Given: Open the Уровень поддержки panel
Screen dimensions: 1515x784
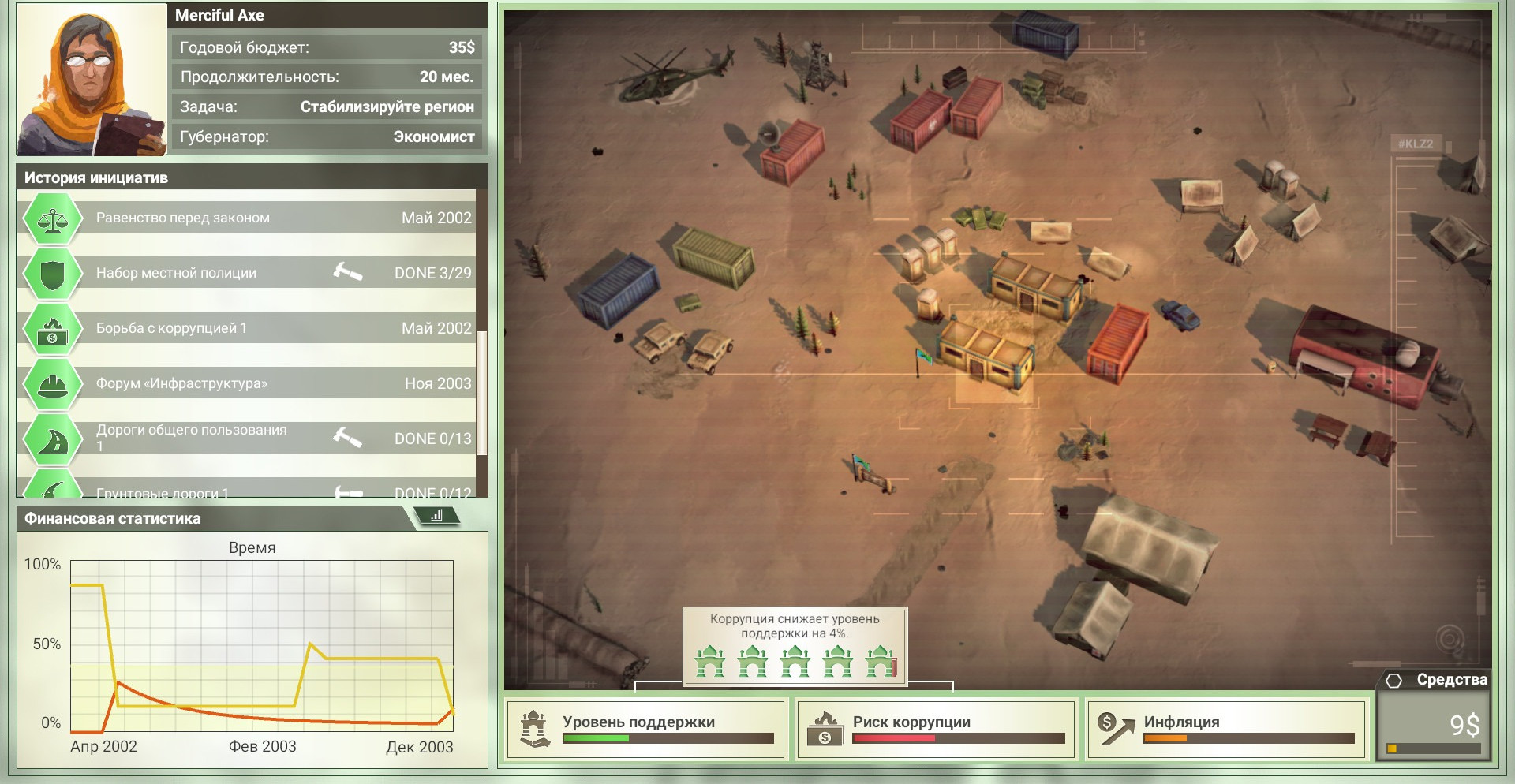Looking at the screenshot, I should [646, 729].
